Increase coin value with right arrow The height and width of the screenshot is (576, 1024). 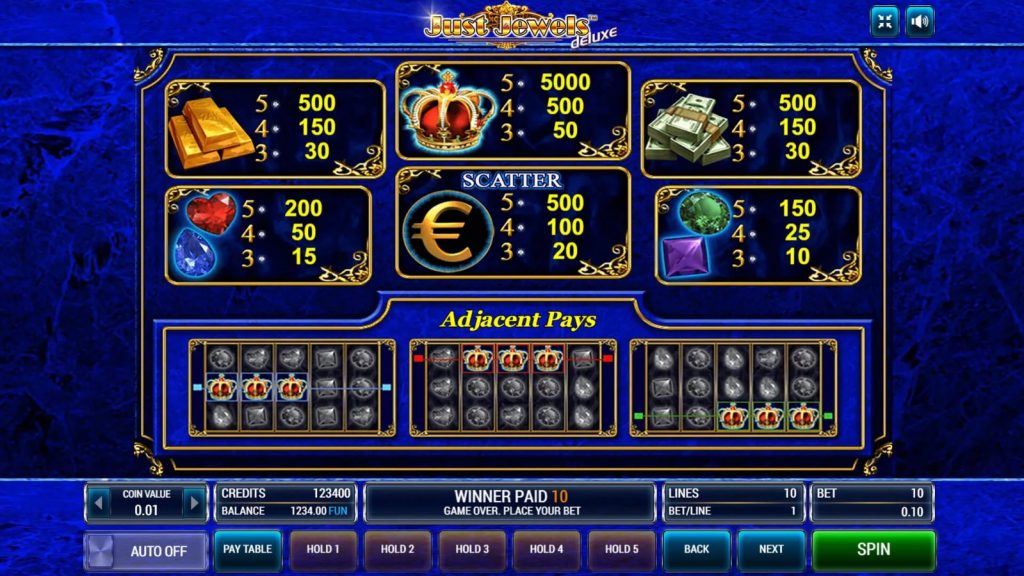click(194, 504)
